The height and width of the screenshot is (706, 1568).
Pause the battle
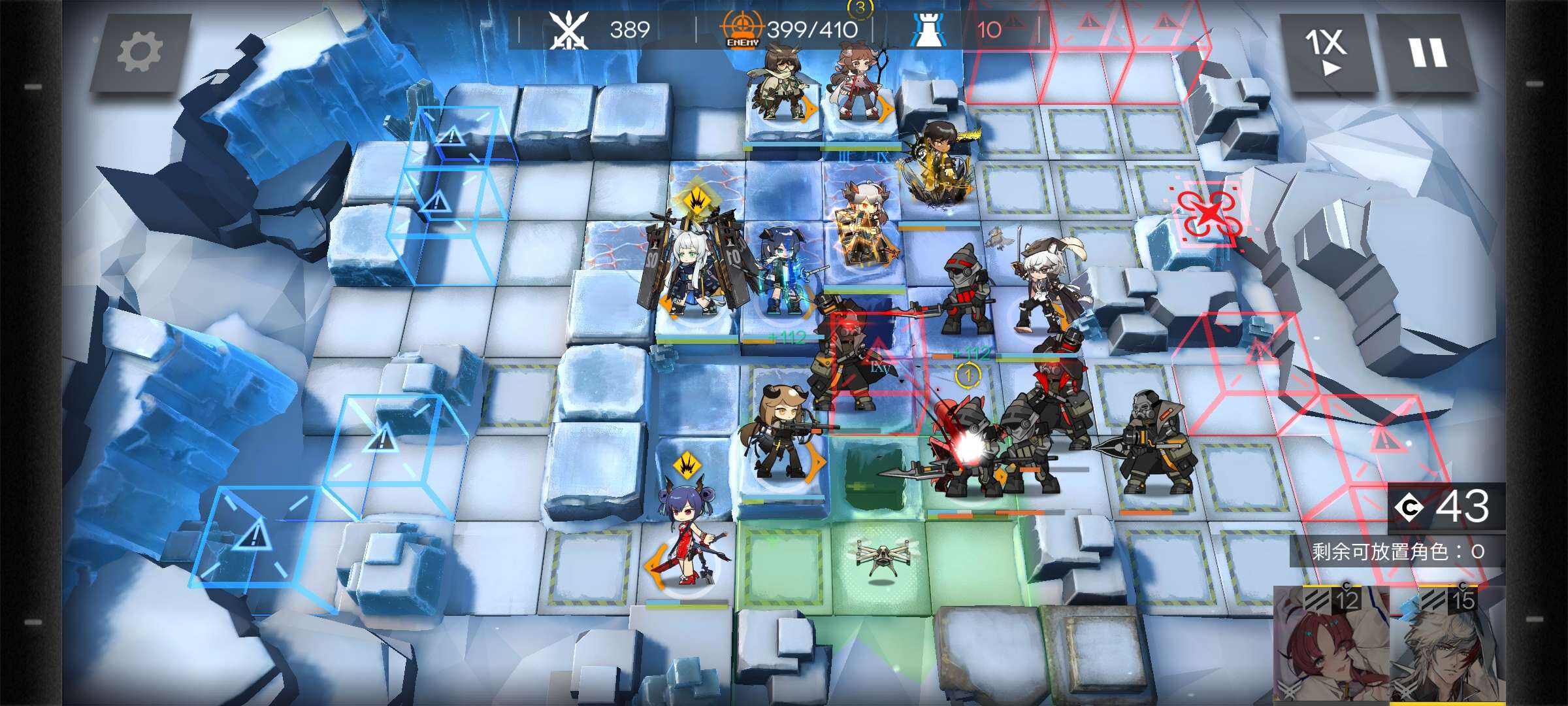(1427, 52)
